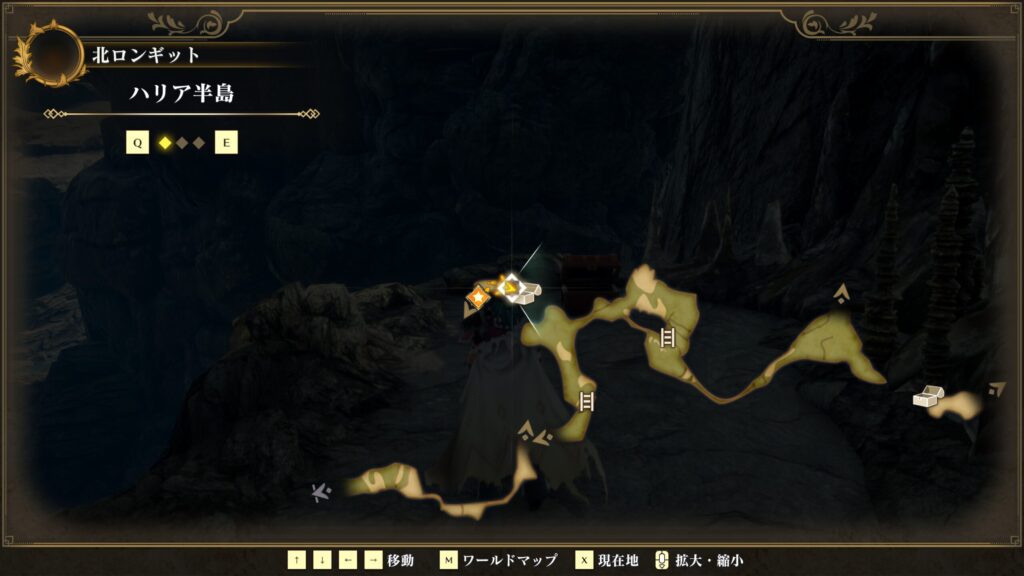
Task: Select the orange star quest marker
Action: (x=479, y=296)
